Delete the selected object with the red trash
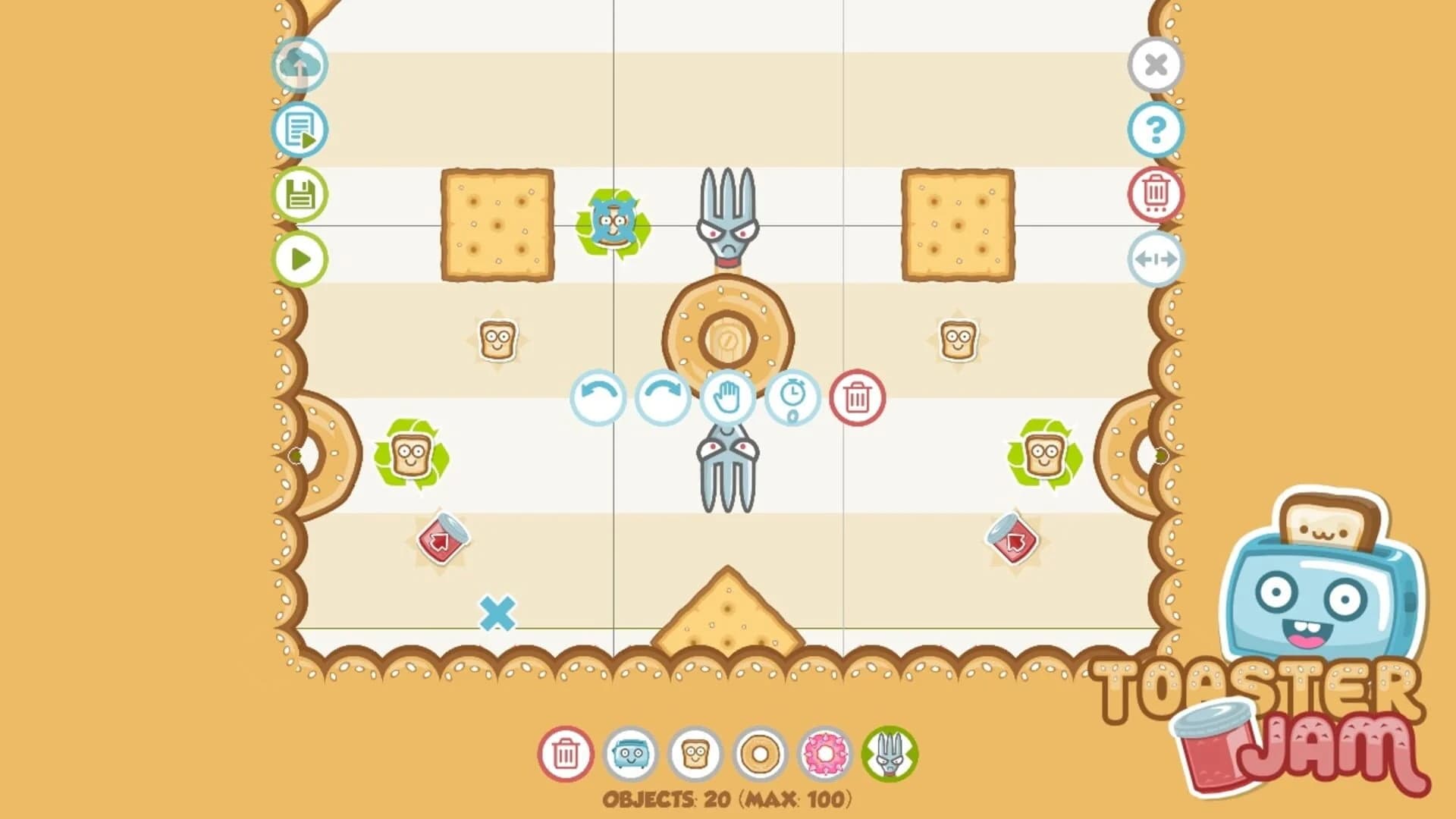This screenshot has width=1456, height=819. click(857, 400)
